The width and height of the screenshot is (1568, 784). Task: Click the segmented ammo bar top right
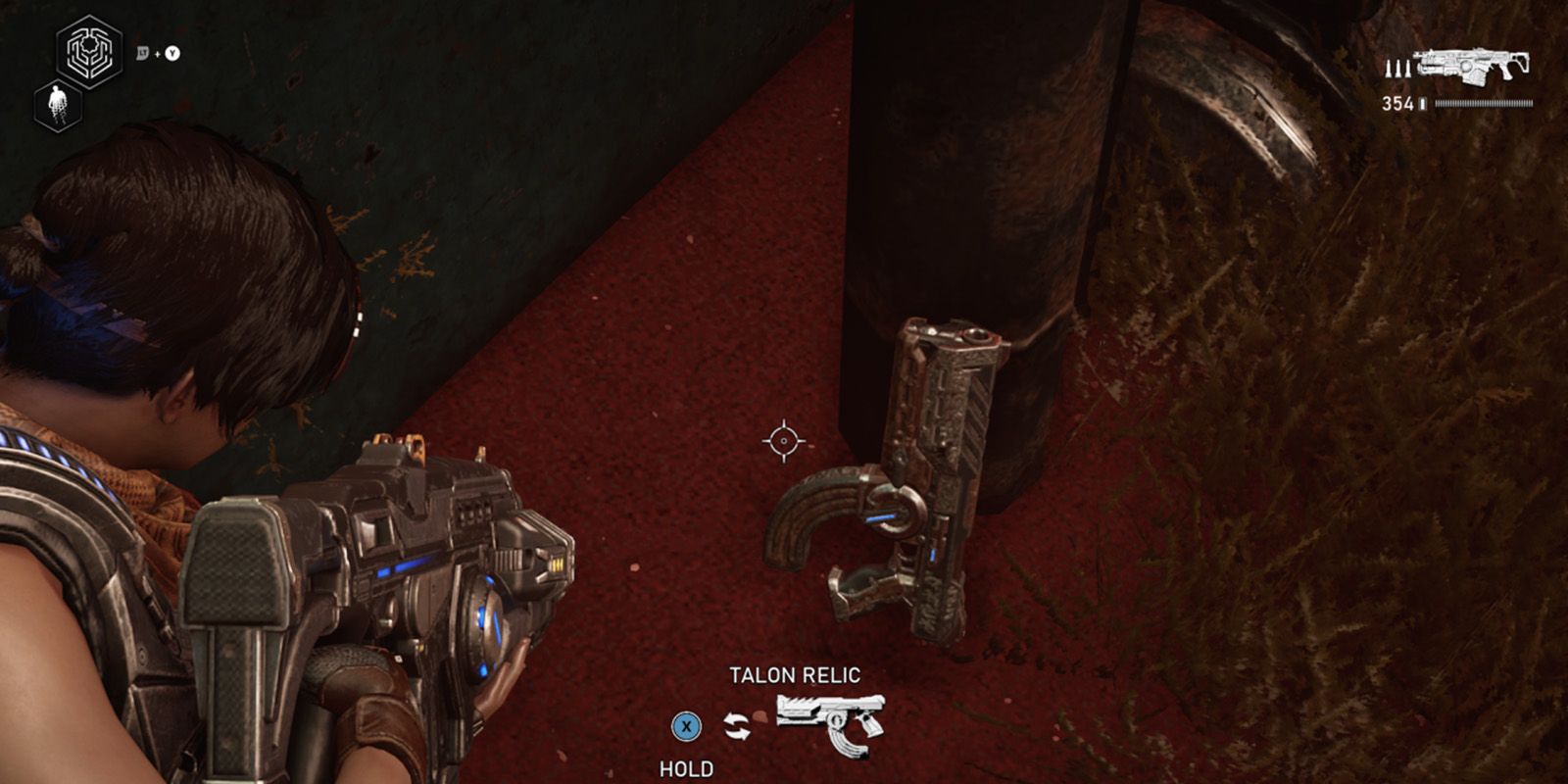(1484, 103)
